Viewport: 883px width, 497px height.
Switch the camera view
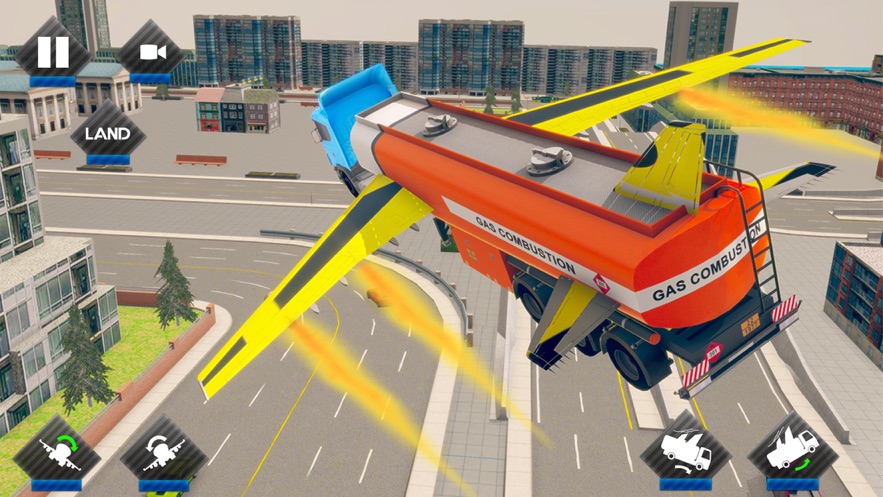pos(151,51)
